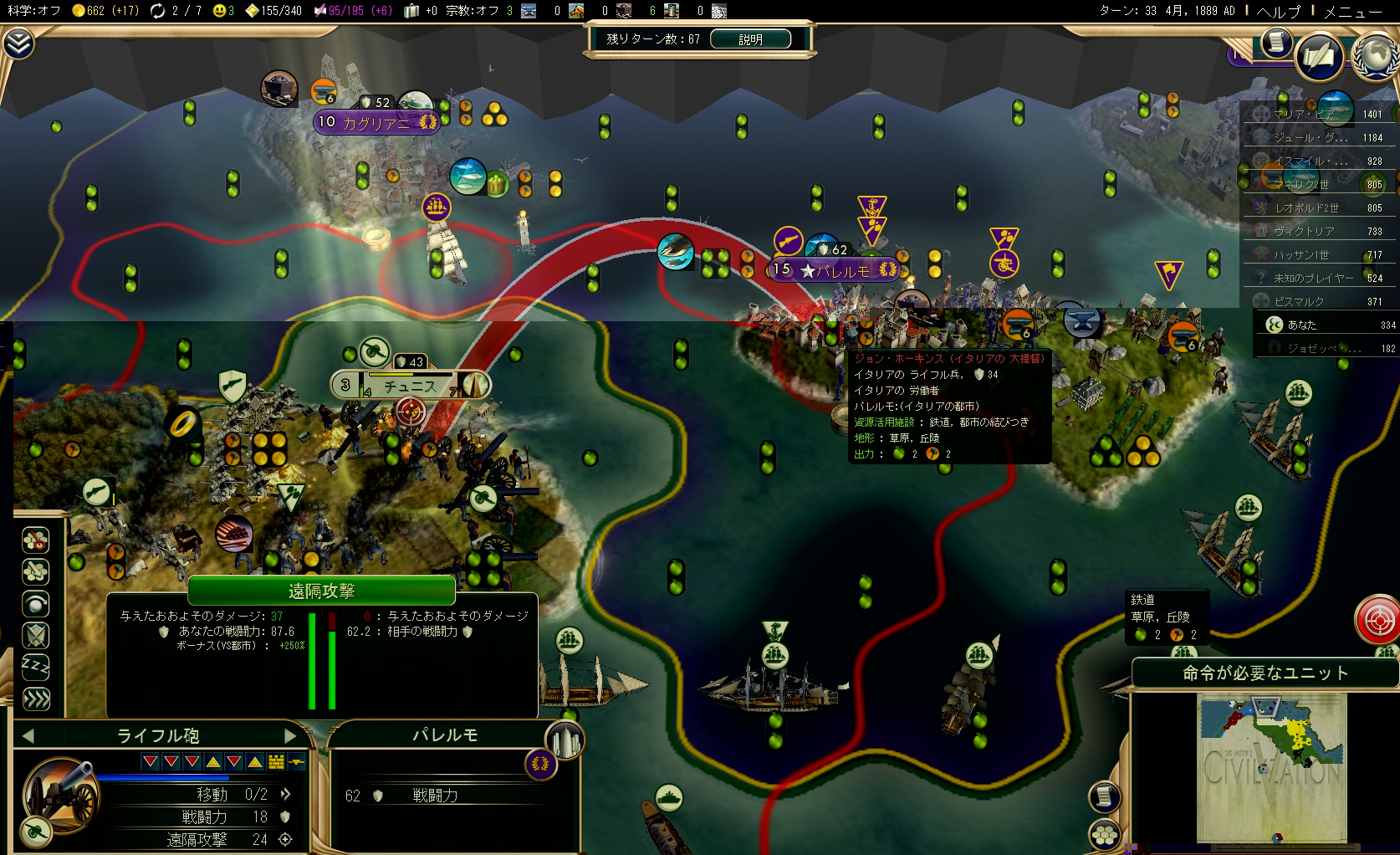Cycle to the previous unit with left arrow
The image size is (1400, 855).
28,735
